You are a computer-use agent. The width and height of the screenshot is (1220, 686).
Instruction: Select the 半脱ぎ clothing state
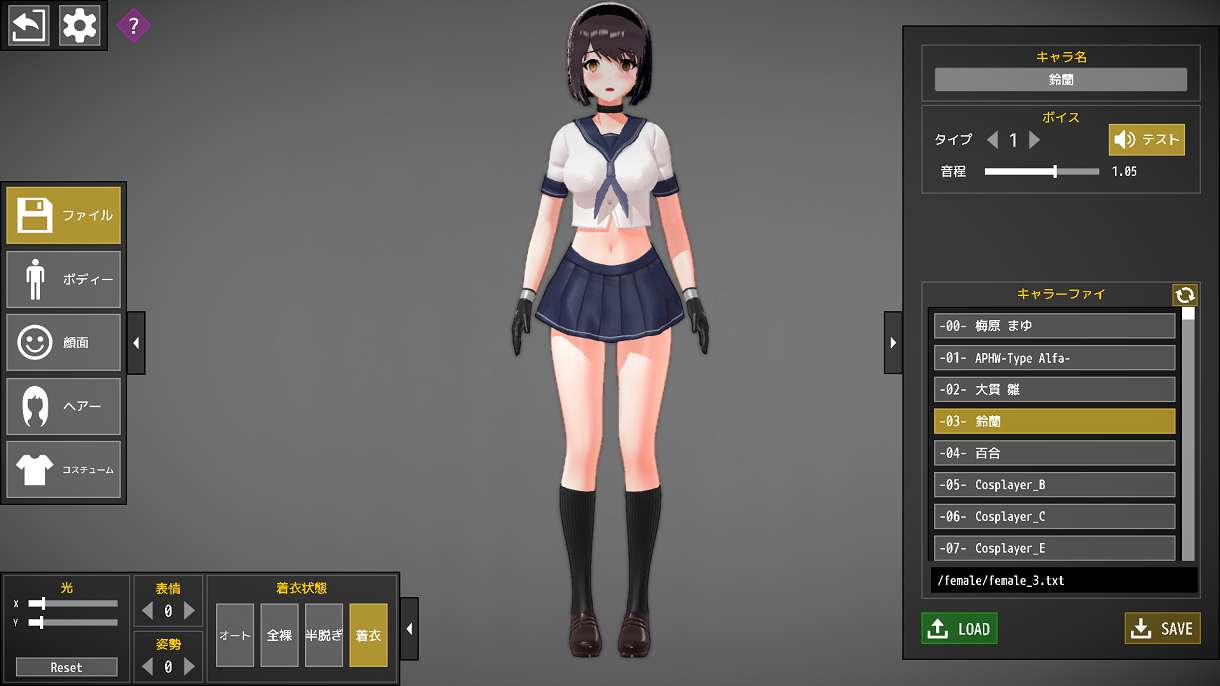pyautogui.click(x=324, y=635)
